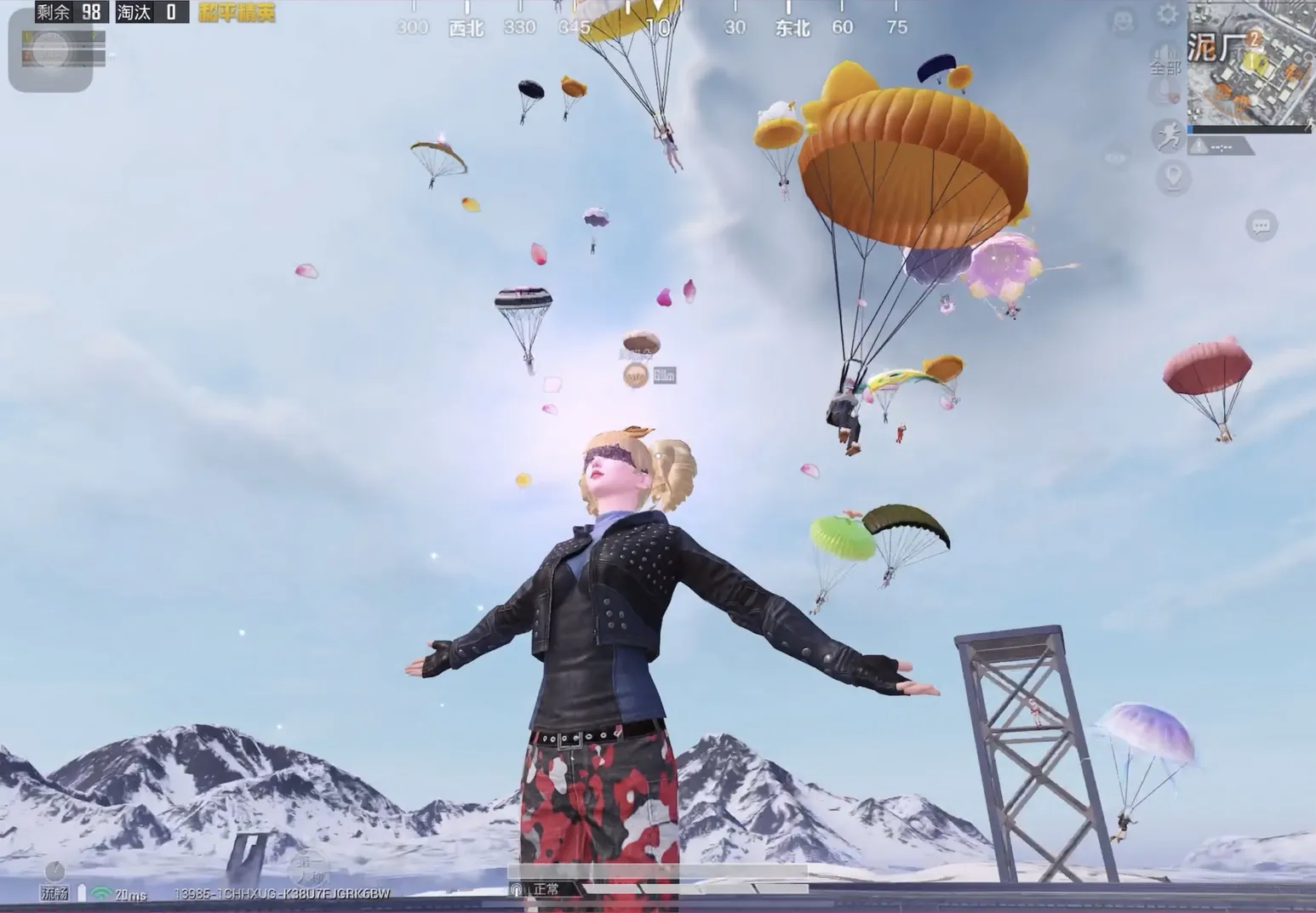Tap the assistive touch overlay button
The width and height of the screenshot is (1316, 913).
click(x=49, y=49)
